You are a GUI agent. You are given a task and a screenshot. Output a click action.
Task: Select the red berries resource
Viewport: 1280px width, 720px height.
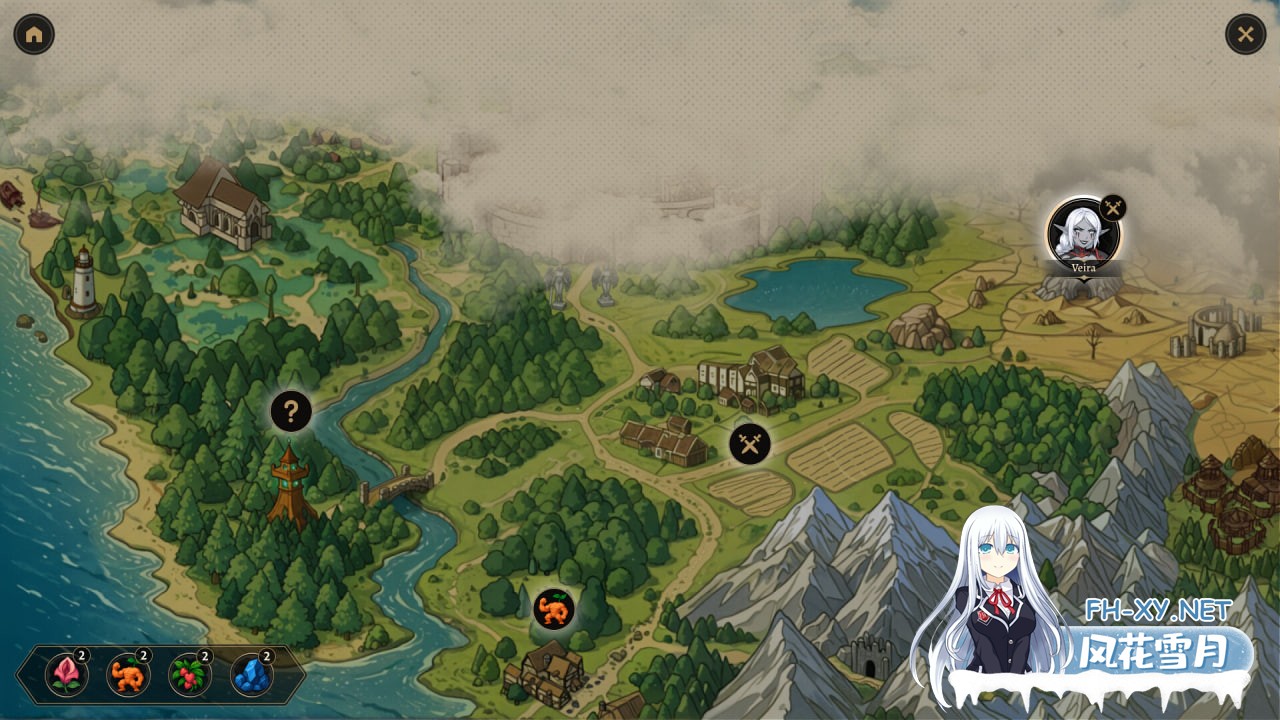190,675
